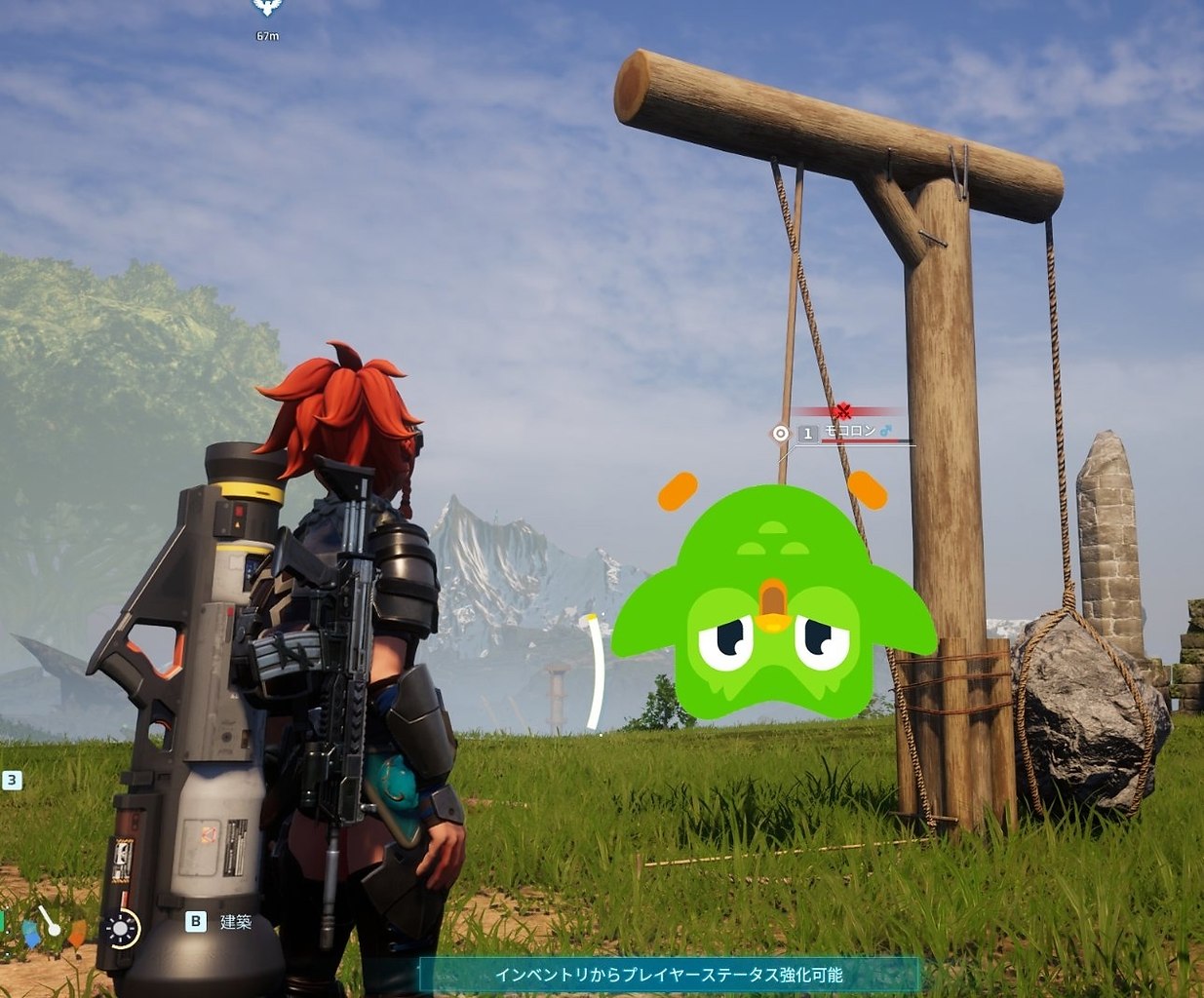The image size is (1204, 998).
Task: Click the sun time-of-day clock icon
Action: click(x=122, y=929)
